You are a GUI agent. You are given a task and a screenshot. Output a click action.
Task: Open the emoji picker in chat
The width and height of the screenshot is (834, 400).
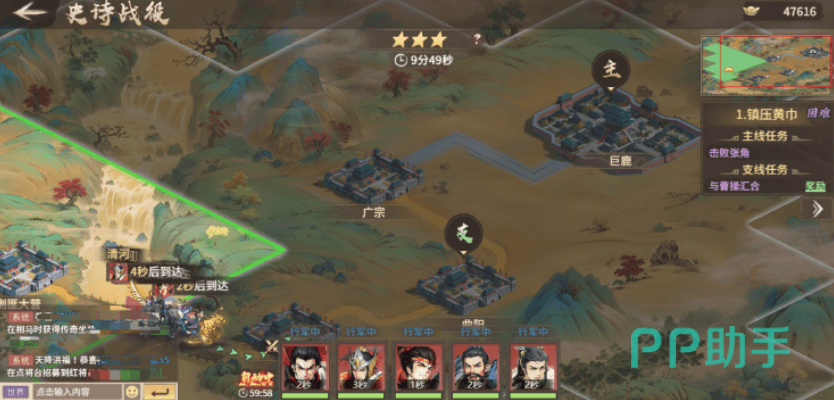click(132, 391)
